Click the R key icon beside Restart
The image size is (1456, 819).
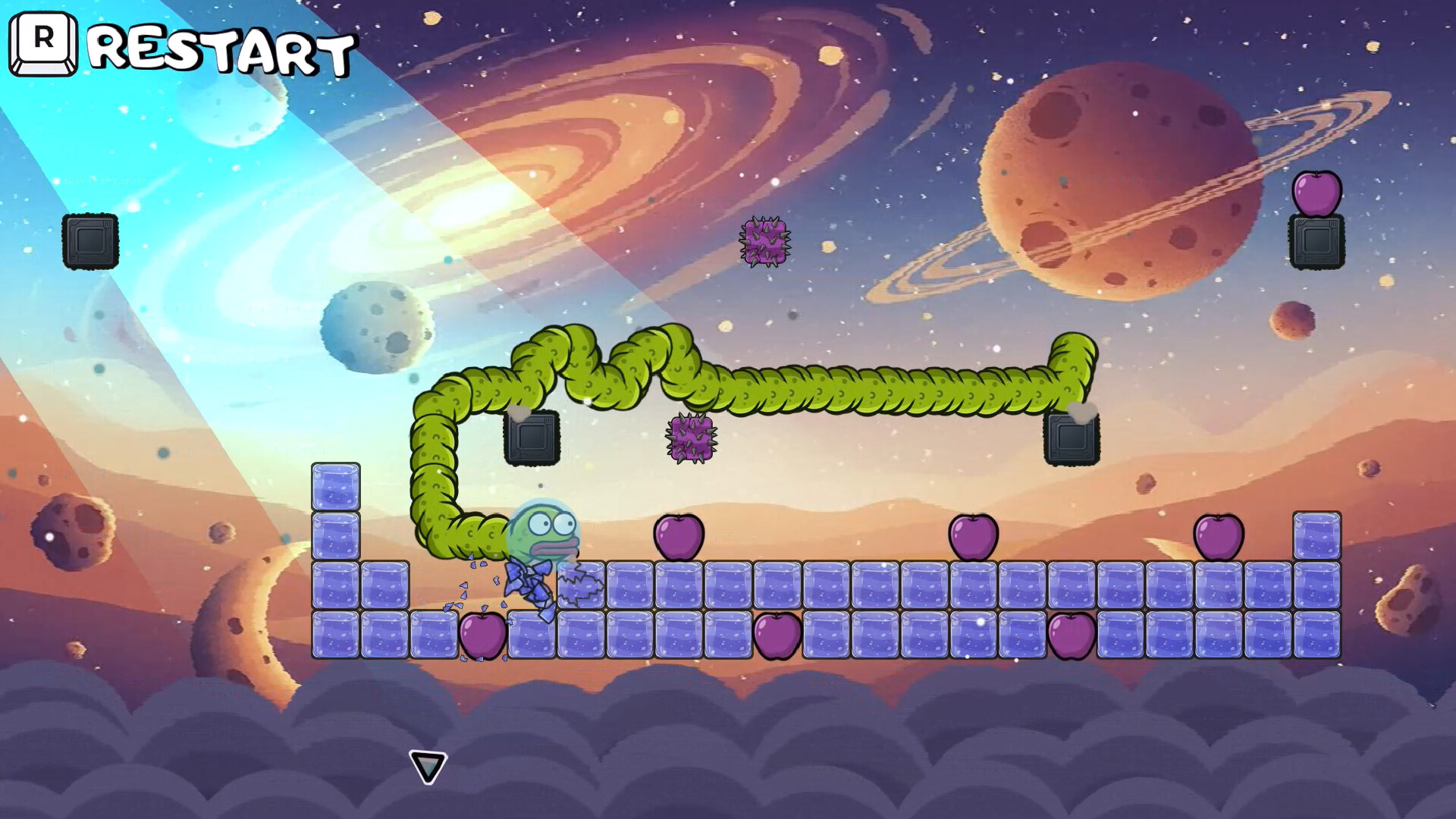click(42, 44)
